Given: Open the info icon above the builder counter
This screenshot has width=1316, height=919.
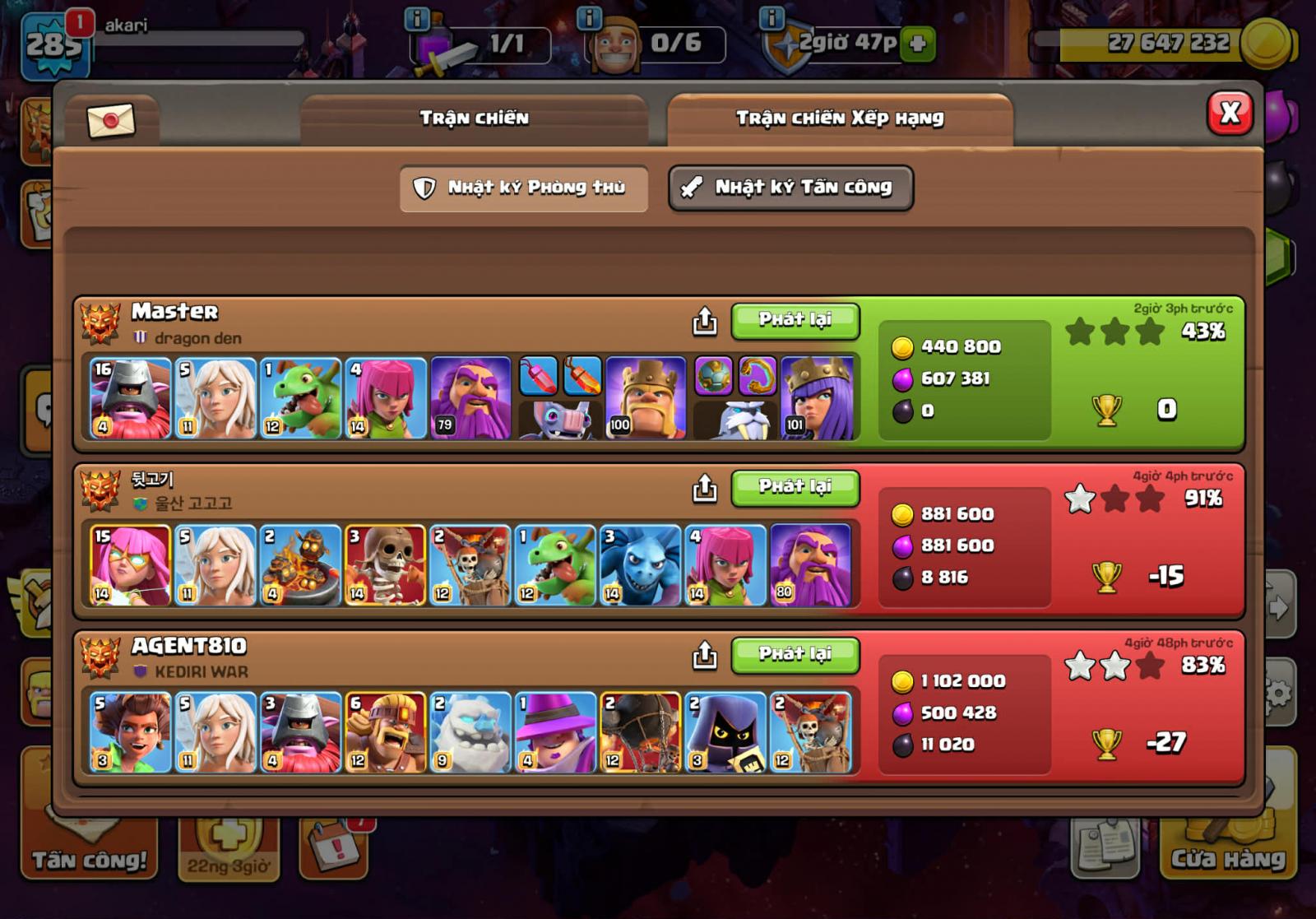Looking at the screenshot, I should click(x=589, y=17).
